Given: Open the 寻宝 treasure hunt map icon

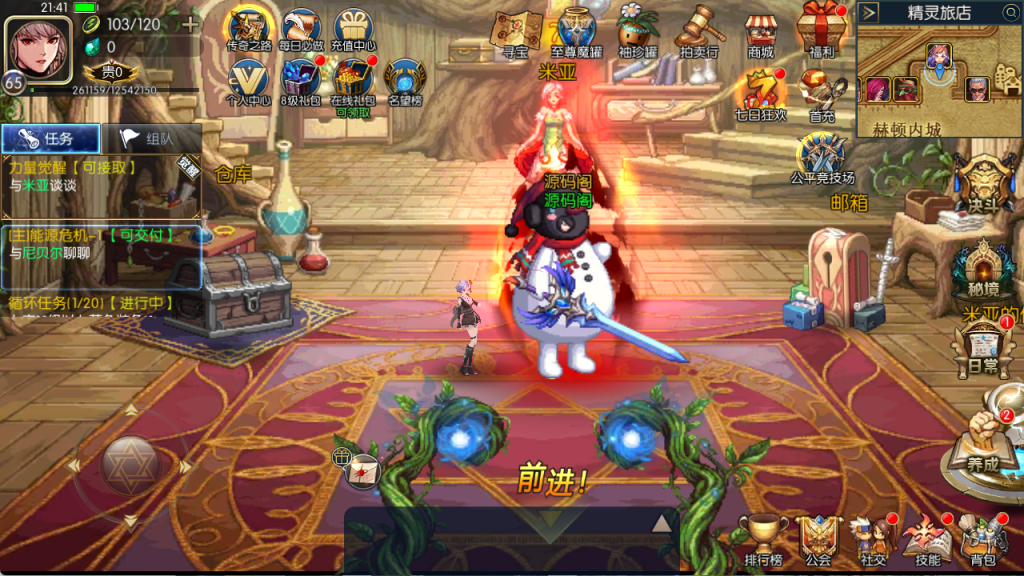Looking at the screenshot, I should point(516,32).
